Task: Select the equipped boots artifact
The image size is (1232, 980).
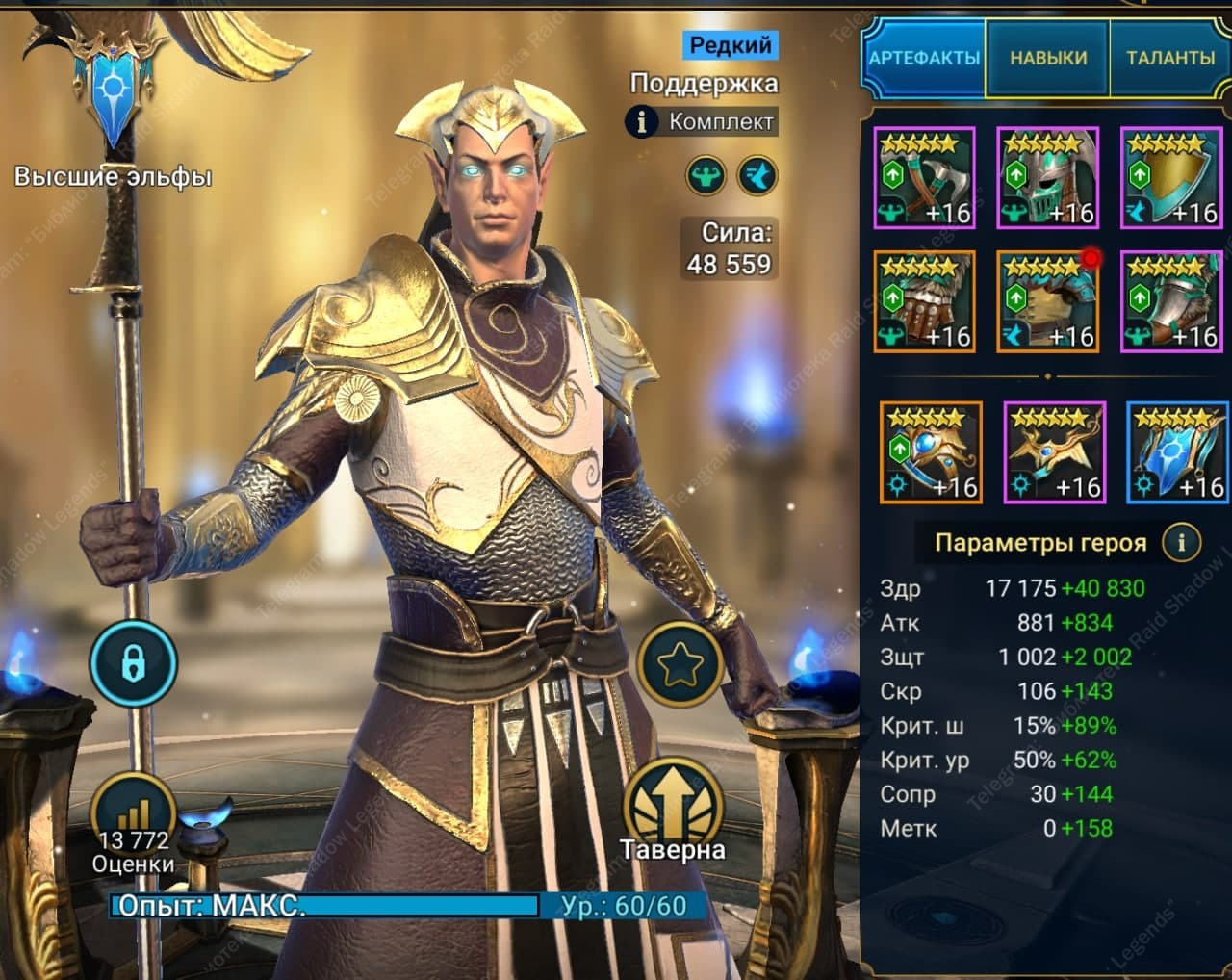Action: (x=1171, y=301)
